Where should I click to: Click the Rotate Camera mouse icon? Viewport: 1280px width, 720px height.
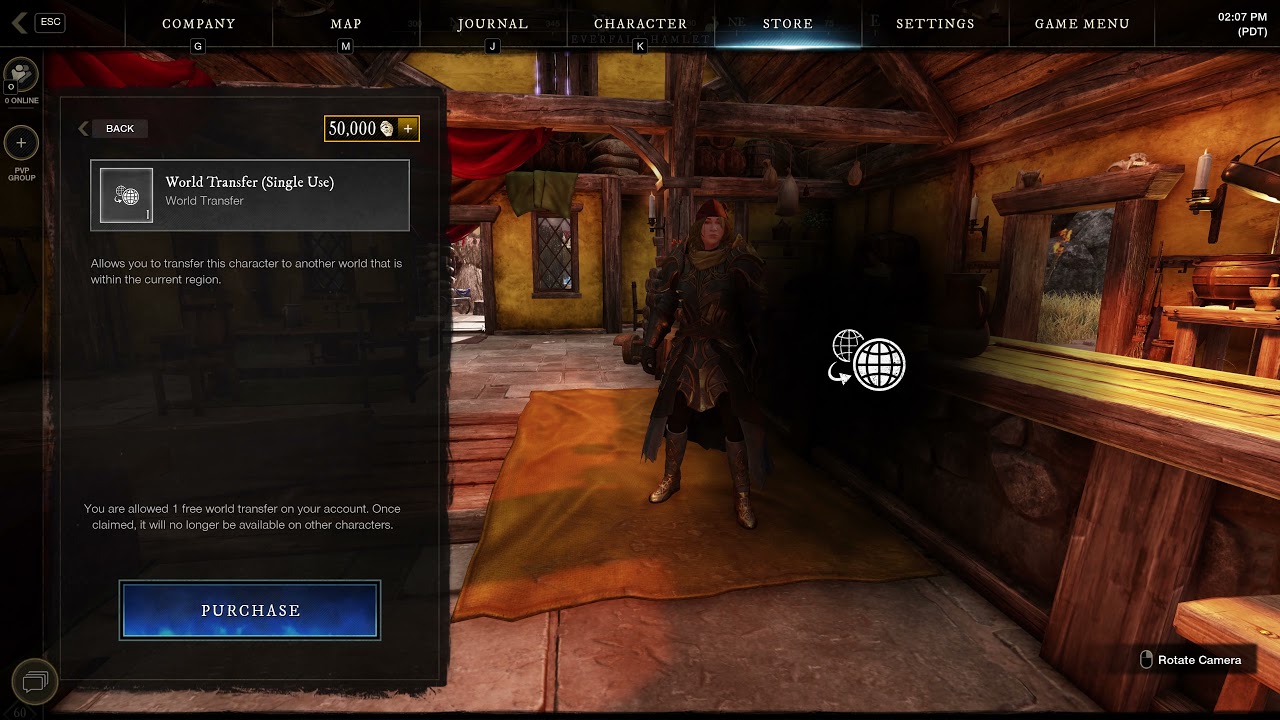tap(1146, 660)
